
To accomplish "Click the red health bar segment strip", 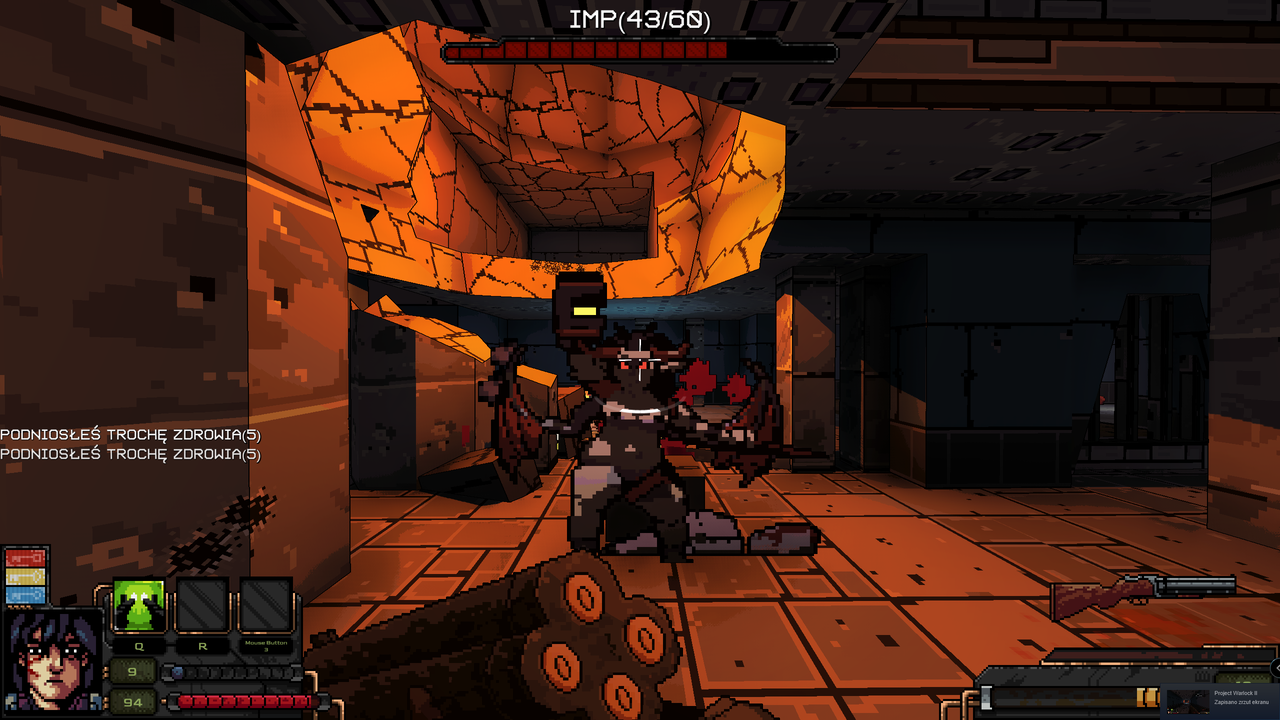I will pyautogui.click(x=245, y=701).
